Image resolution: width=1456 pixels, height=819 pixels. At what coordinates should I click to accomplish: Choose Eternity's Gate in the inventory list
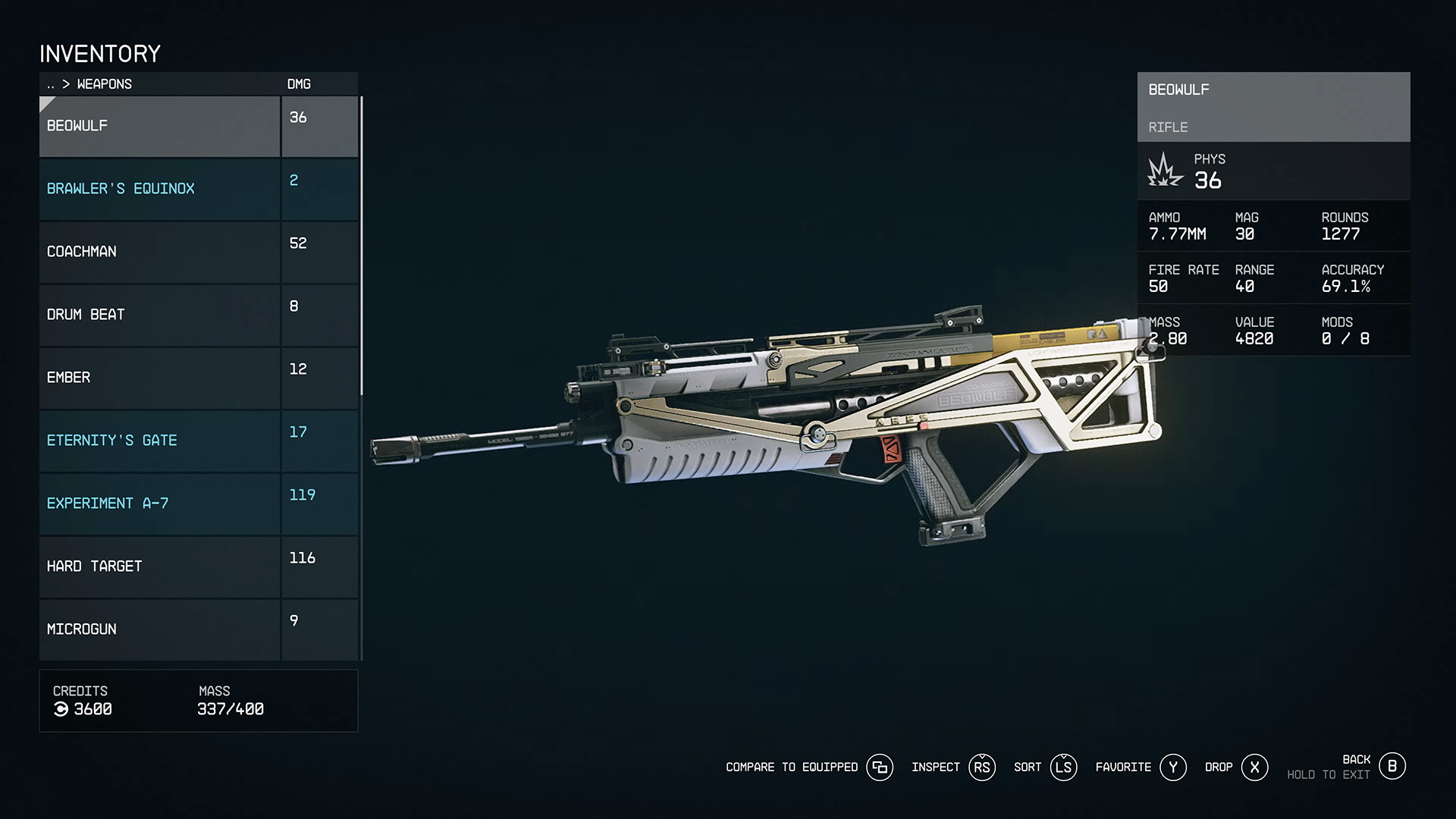coord(159,441)
